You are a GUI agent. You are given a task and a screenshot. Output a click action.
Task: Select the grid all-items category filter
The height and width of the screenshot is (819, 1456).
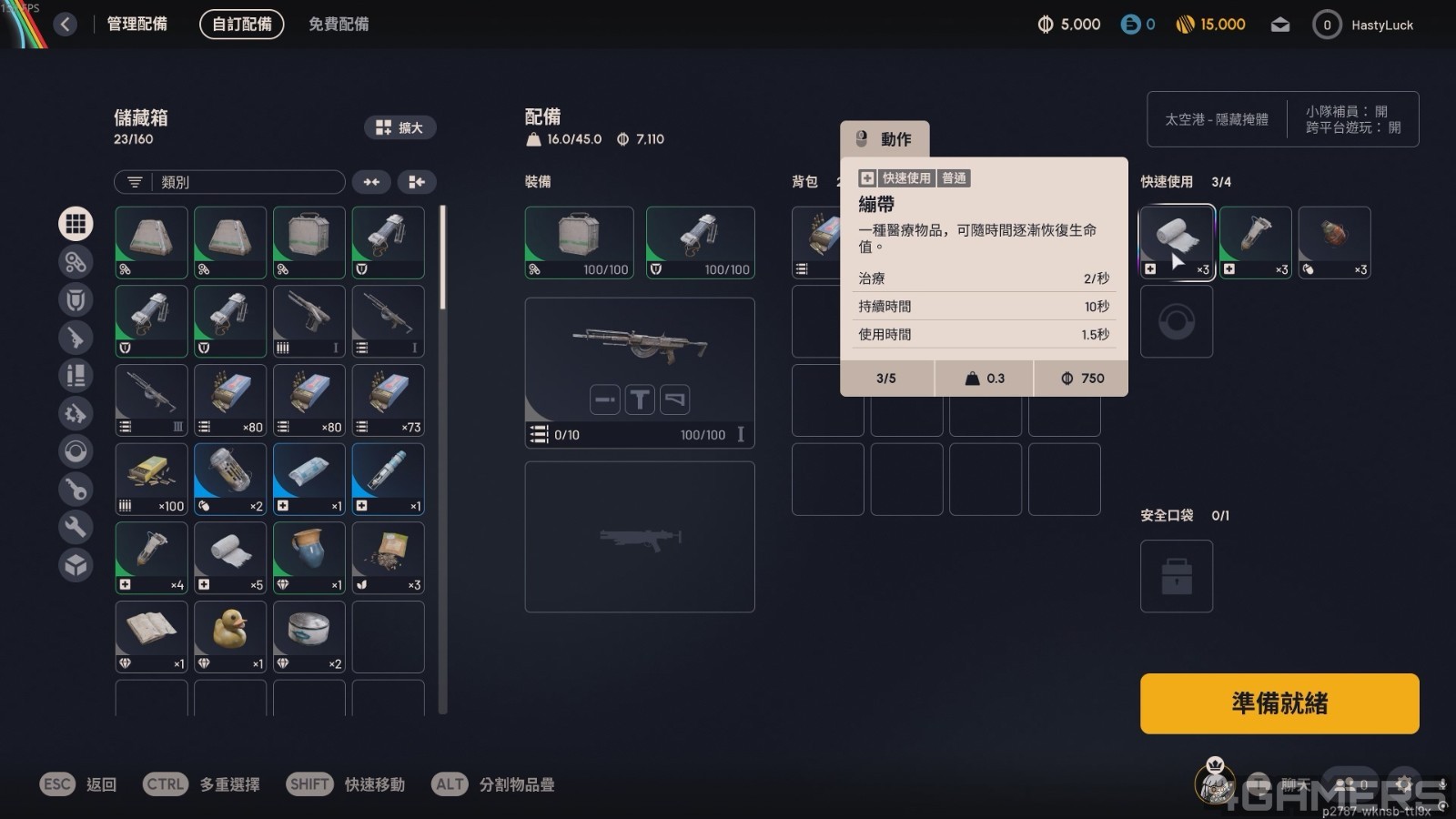[x=76, y=224]
